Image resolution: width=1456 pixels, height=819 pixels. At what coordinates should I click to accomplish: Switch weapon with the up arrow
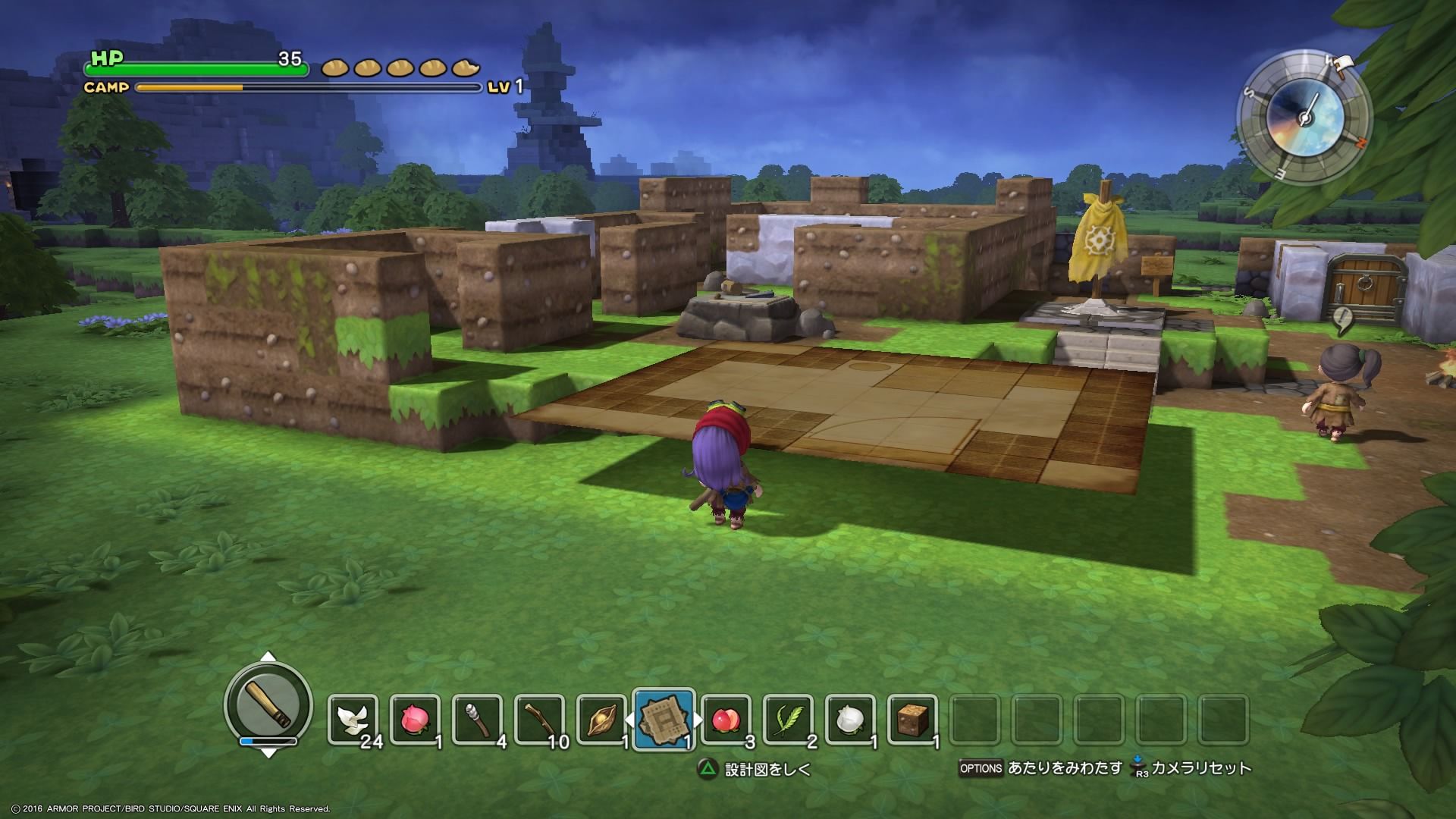(268, 657)
